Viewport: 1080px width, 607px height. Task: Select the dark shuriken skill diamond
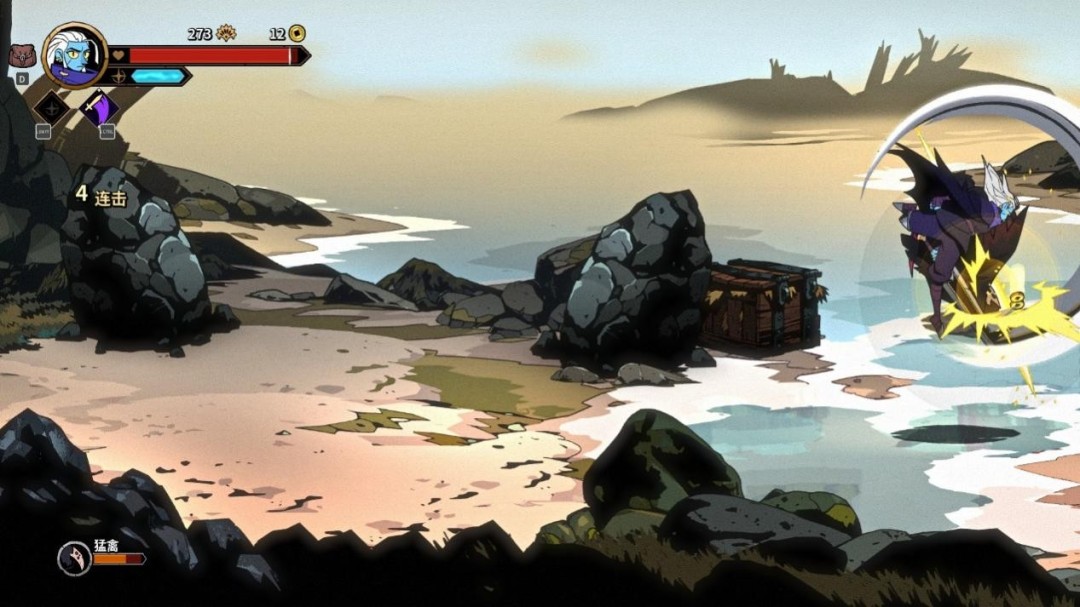pyautogui.click(x=51, y=107)
